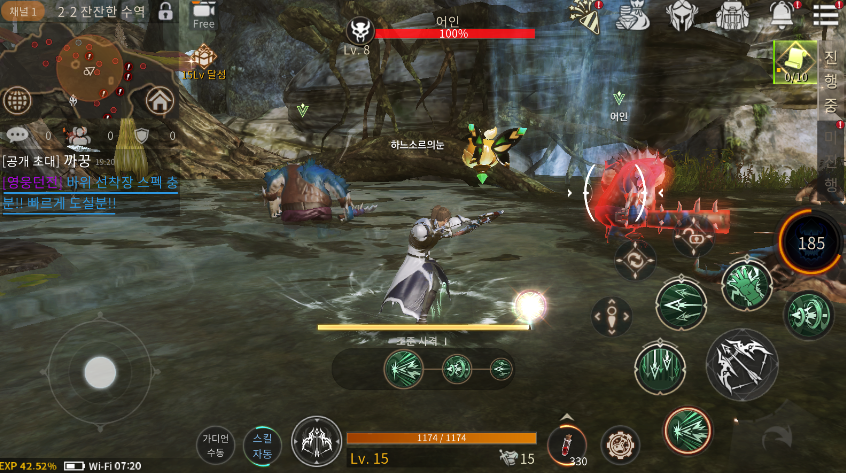The height and width of the screenshot is (473, 846).
Task: Tap the 채널1 channel button
Action: click(23, 12)
